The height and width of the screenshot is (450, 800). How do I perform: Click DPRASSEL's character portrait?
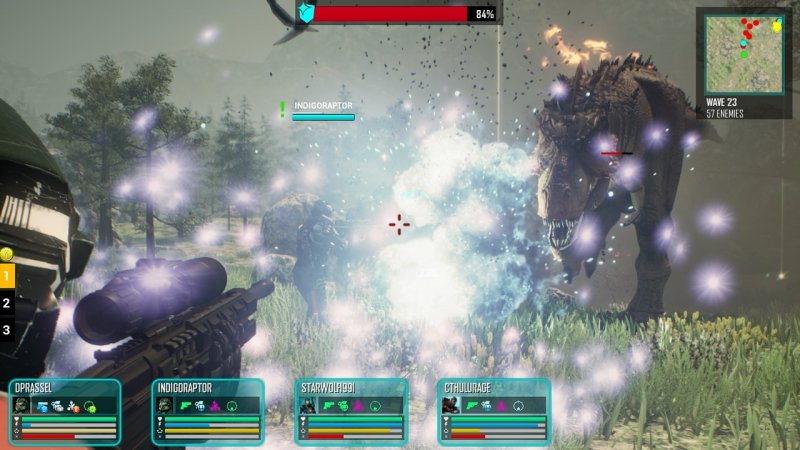tap(22, 406)
